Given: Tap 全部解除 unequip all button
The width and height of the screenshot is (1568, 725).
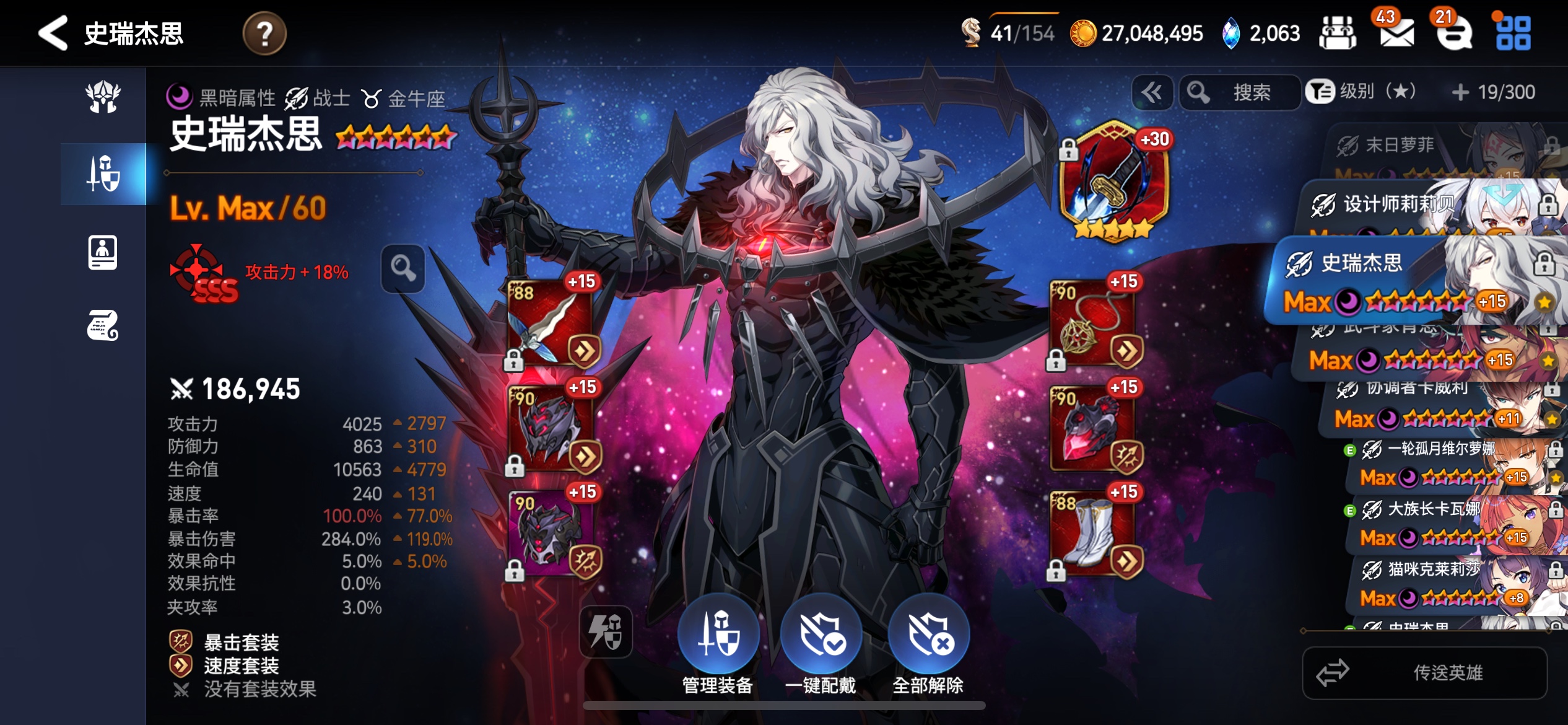Looking at the screenshot, I should [x=928, y=646].
